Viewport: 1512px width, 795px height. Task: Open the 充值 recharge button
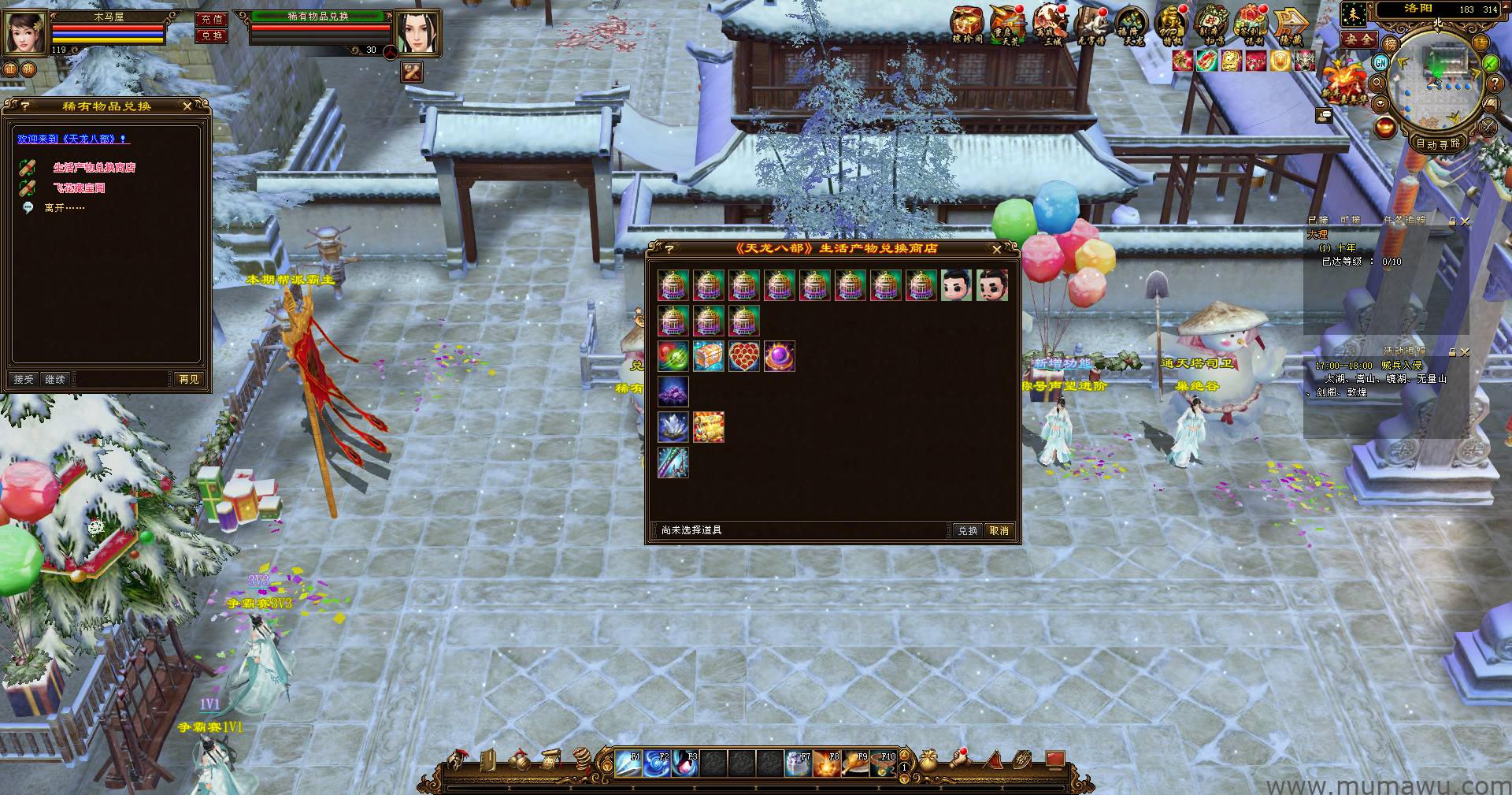[211, 20]
